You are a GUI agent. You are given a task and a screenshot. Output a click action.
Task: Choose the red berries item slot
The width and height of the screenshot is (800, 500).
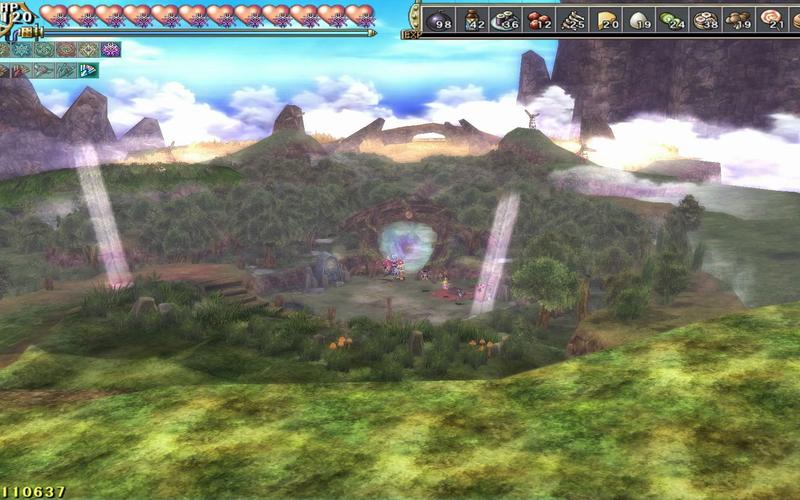pyautogui.click(x=537, y=18)
